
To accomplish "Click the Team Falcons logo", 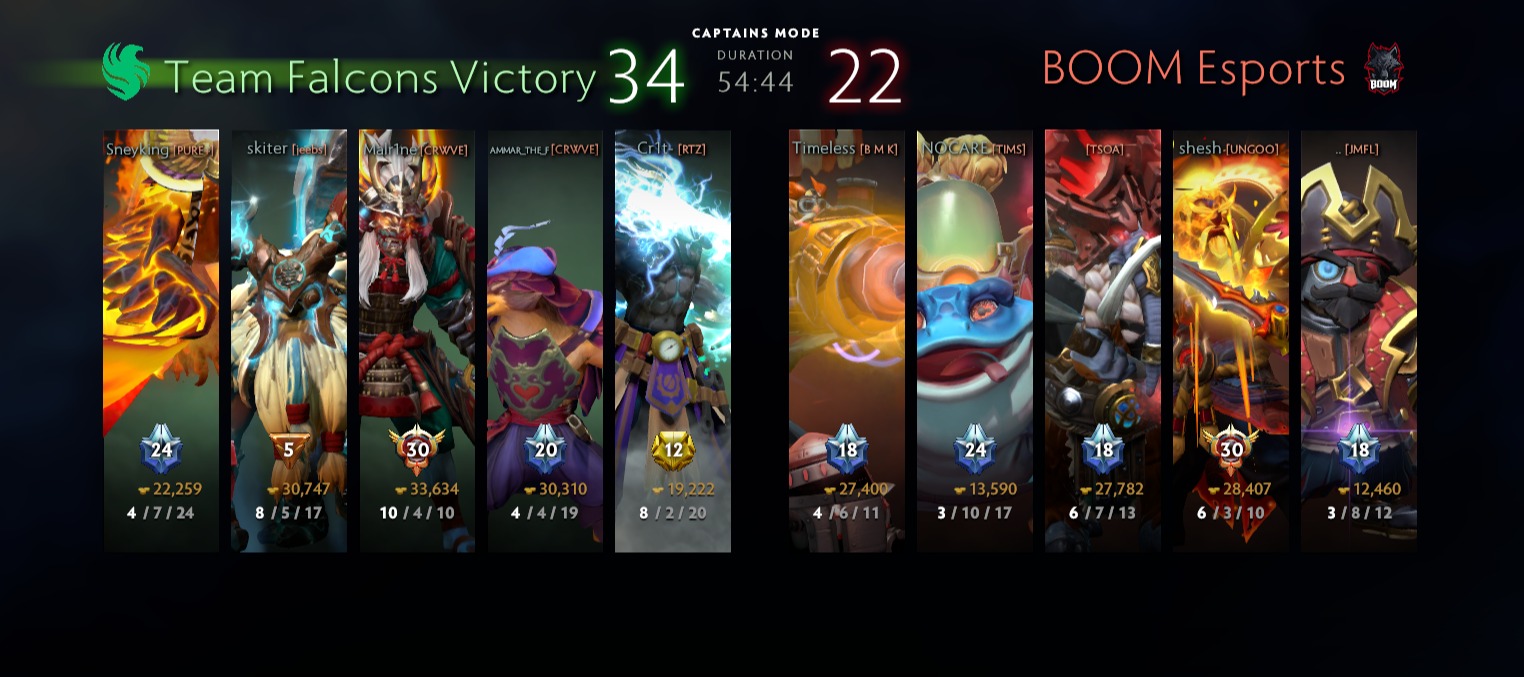I will pyautogui.click(x=126, y=71).
